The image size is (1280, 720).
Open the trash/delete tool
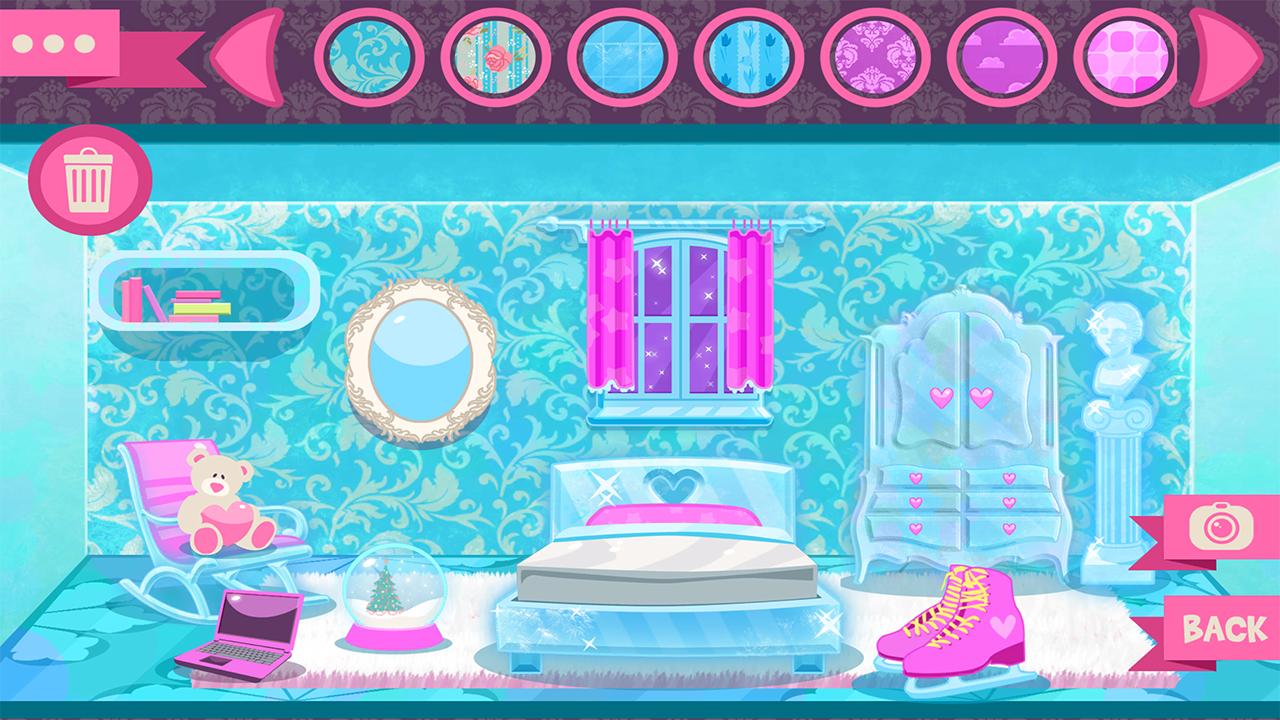(x=90, y=180)
